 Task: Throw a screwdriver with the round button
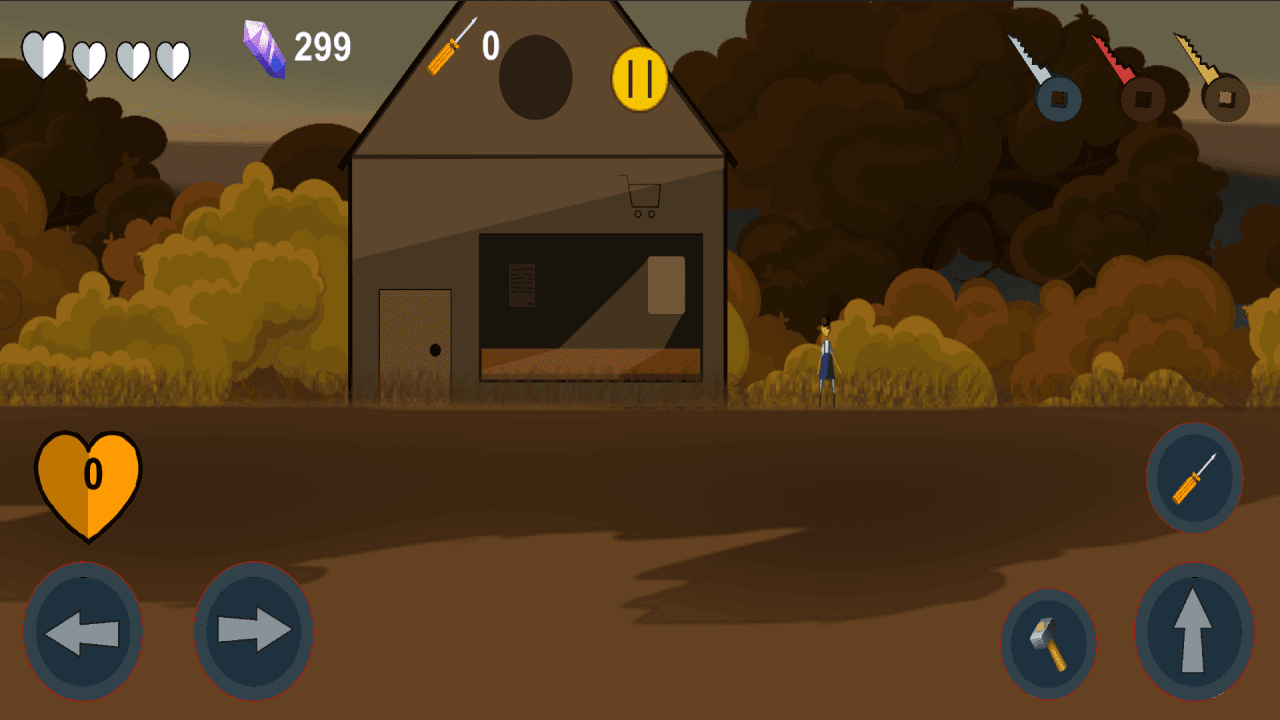1194,478
